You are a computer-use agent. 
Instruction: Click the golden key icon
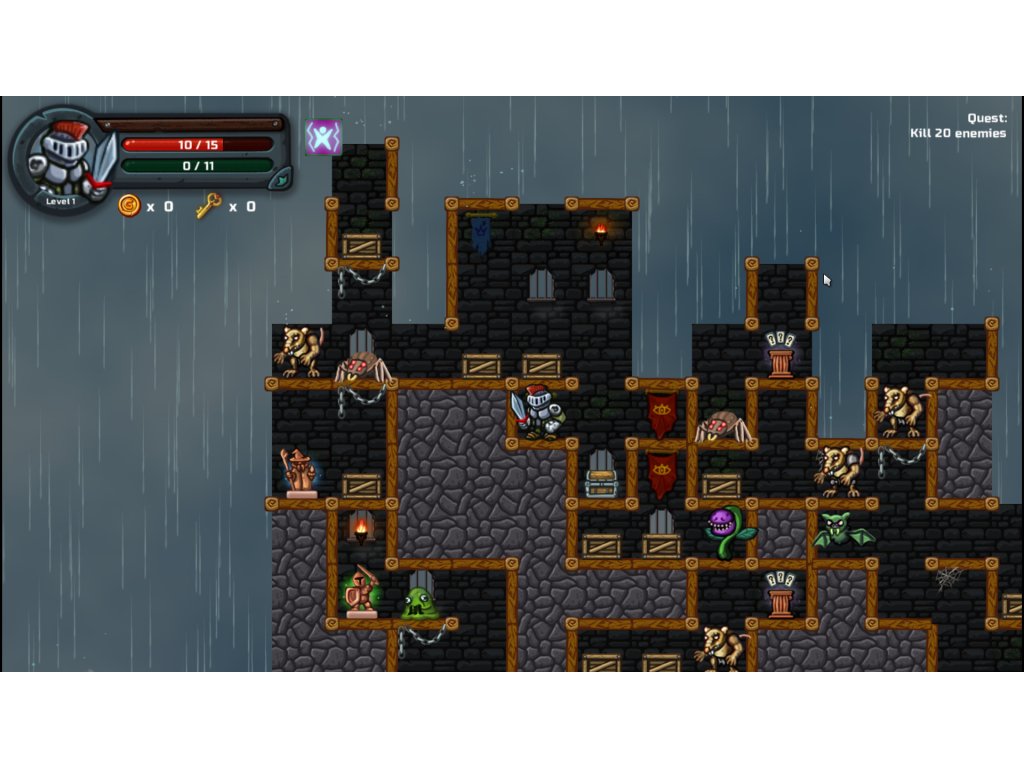pos(208,206)
